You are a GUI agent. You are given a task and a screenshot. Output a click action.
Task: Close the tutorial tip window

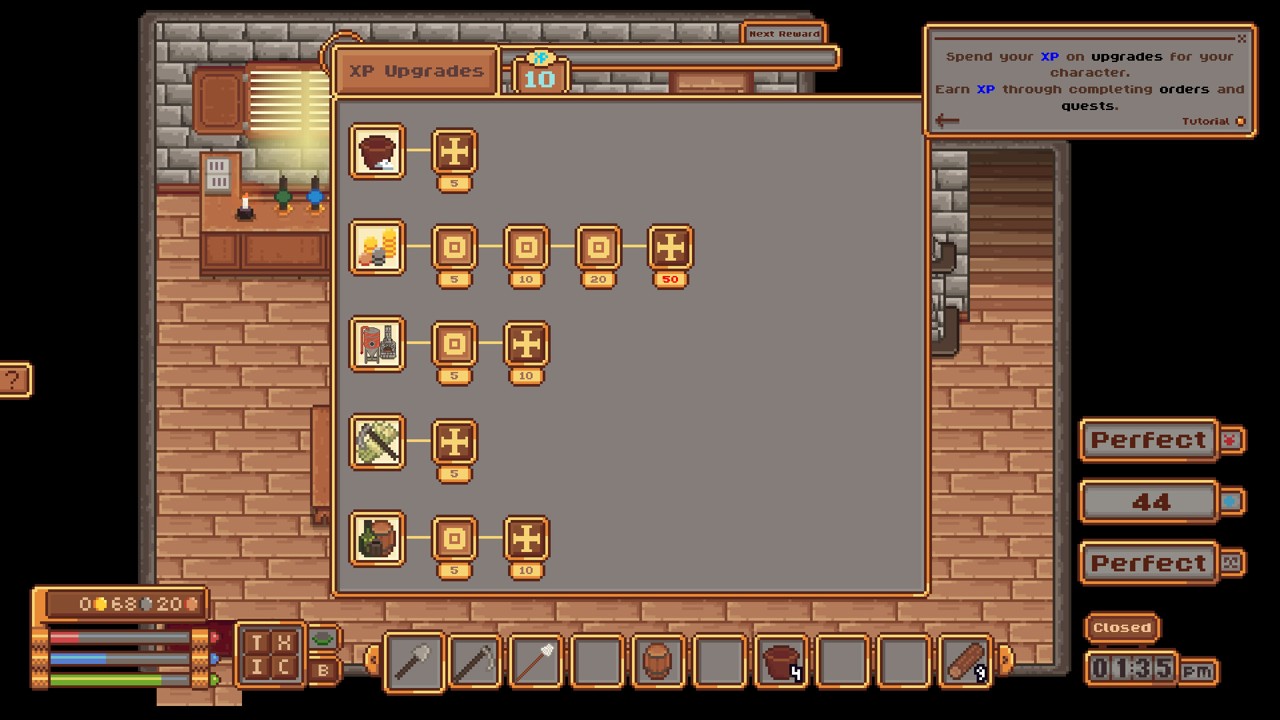point(1241,39)
